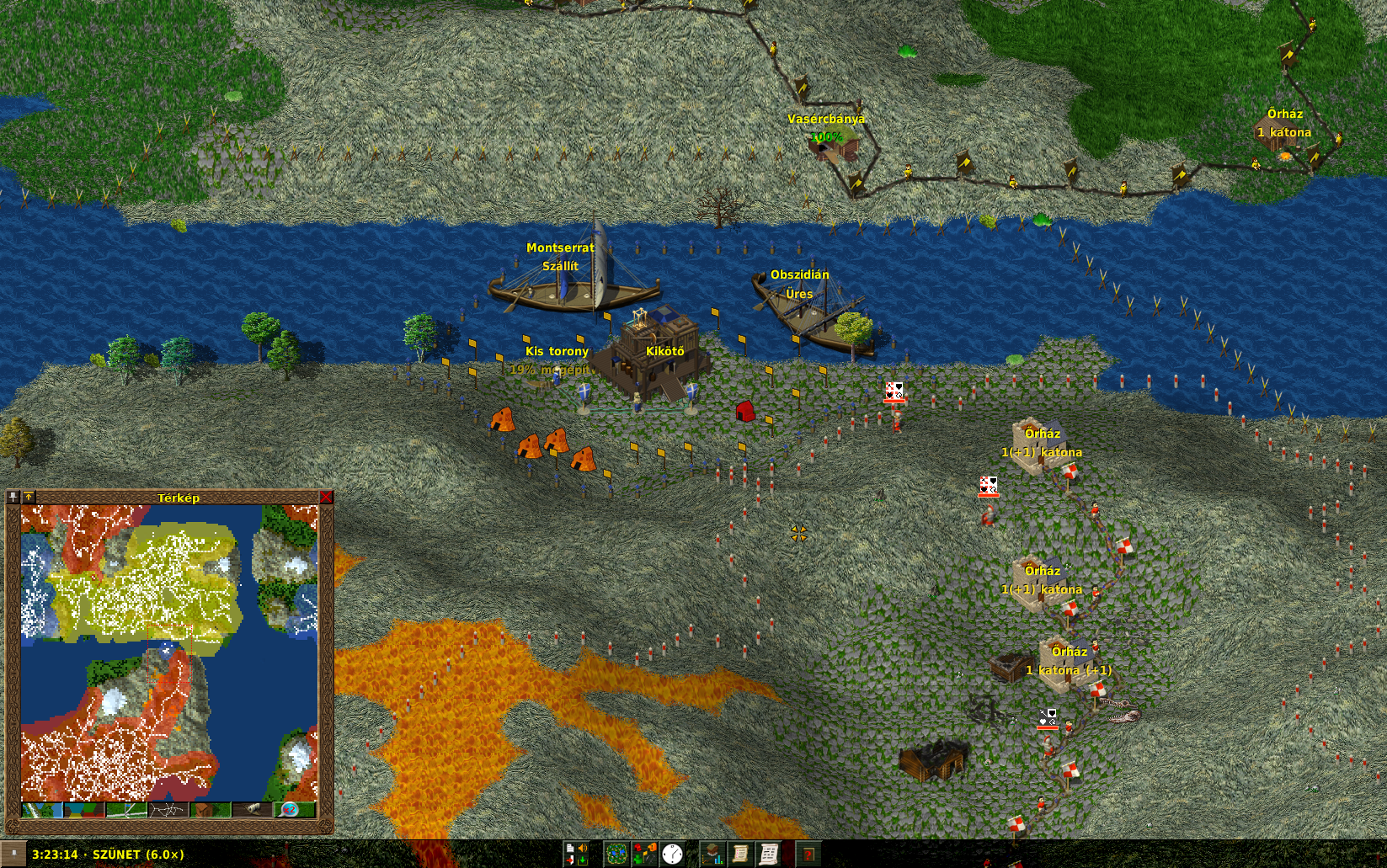Close the Térkép minimap window
1387x868 pixels.
pos(326,498)
